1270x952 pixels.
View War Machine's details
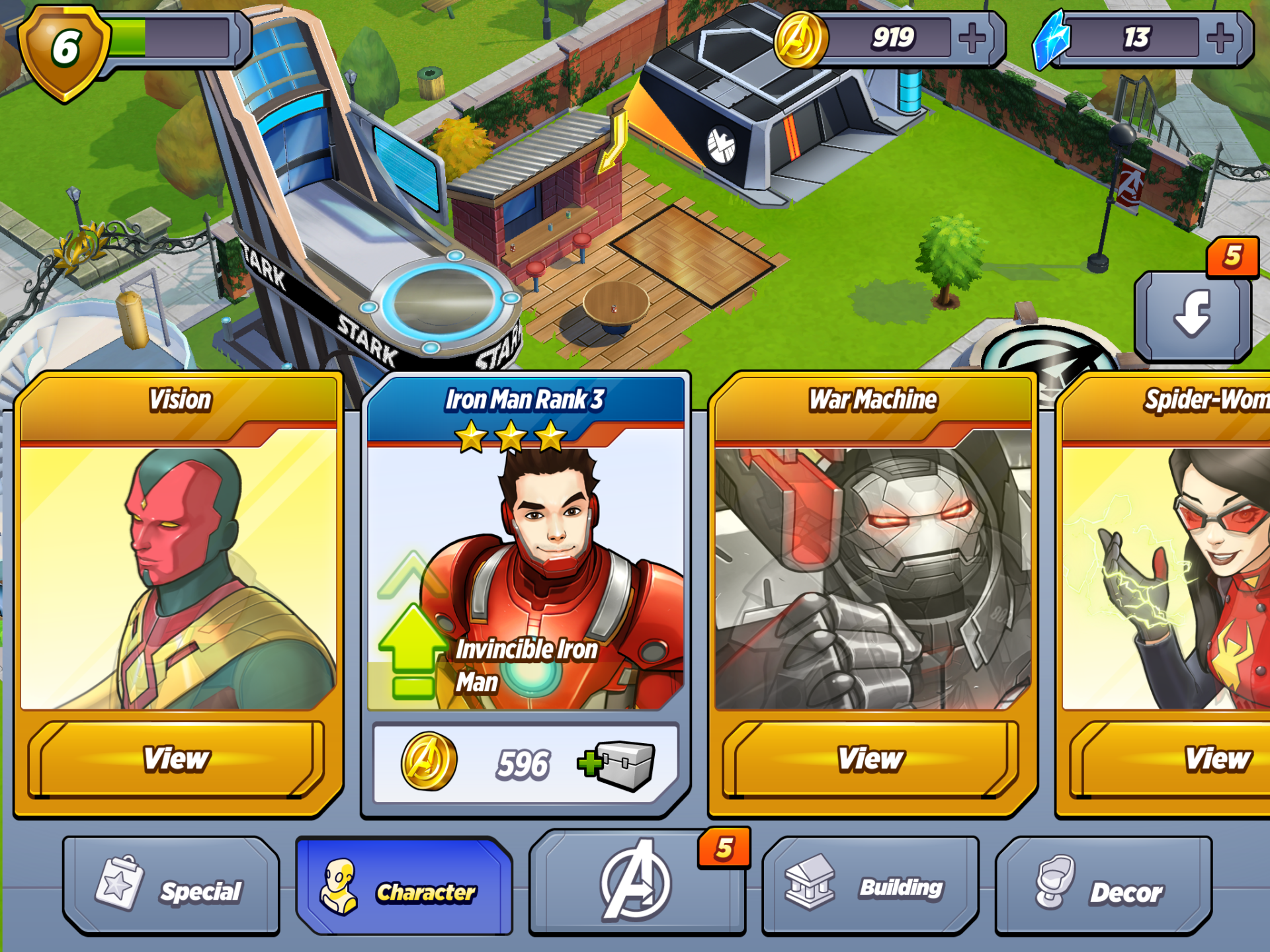(x=870, y=759)
